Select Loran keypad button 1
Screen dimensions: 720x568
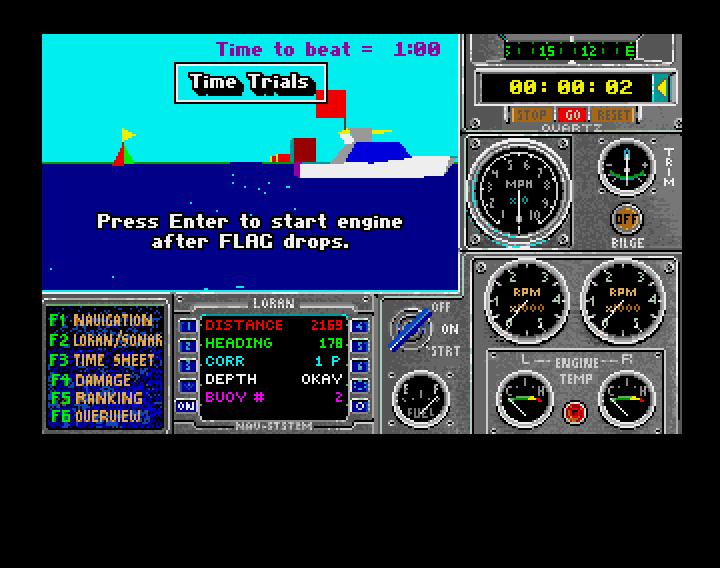[186, 326]
